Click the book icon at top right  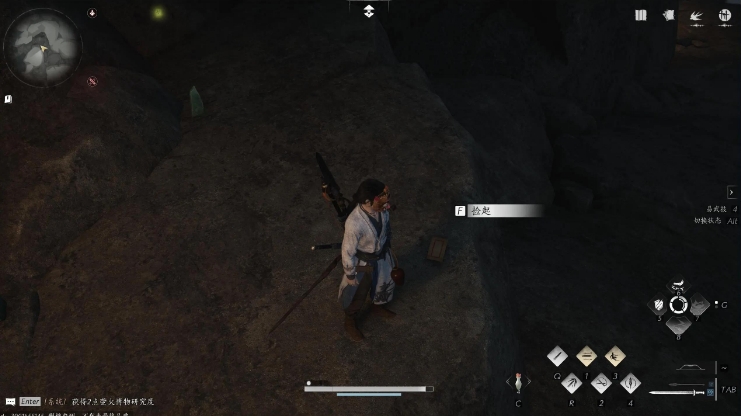click(x=641, y=15)
